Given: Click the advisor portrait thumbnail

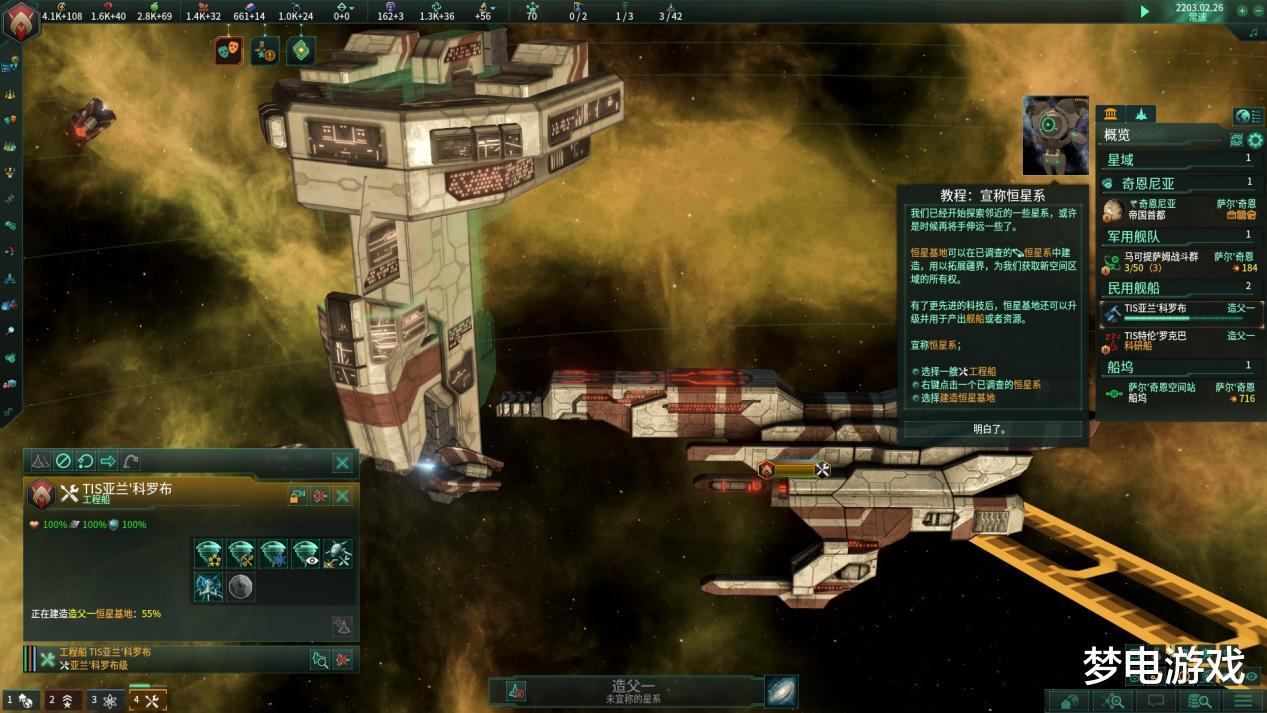Looking at the screenshot, I should 1055,135.
